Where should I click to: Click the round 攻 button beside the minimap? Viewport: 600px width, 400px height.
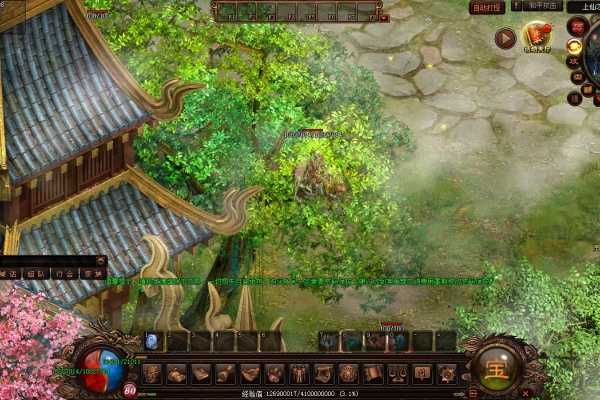pyautogui.click(x=575, y=61)
